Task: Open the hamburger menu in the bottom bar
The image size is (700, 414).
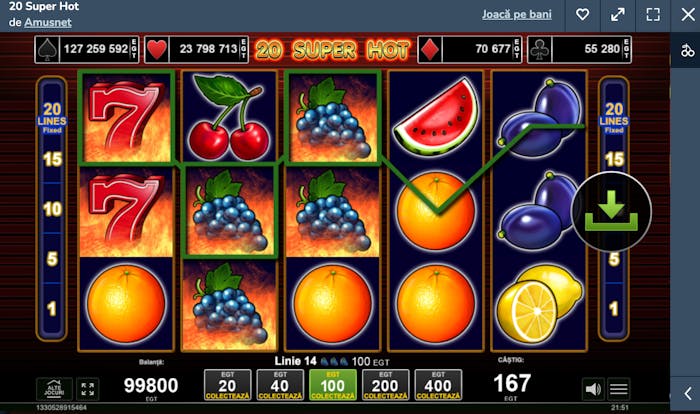Action: [x=619, y=389]
